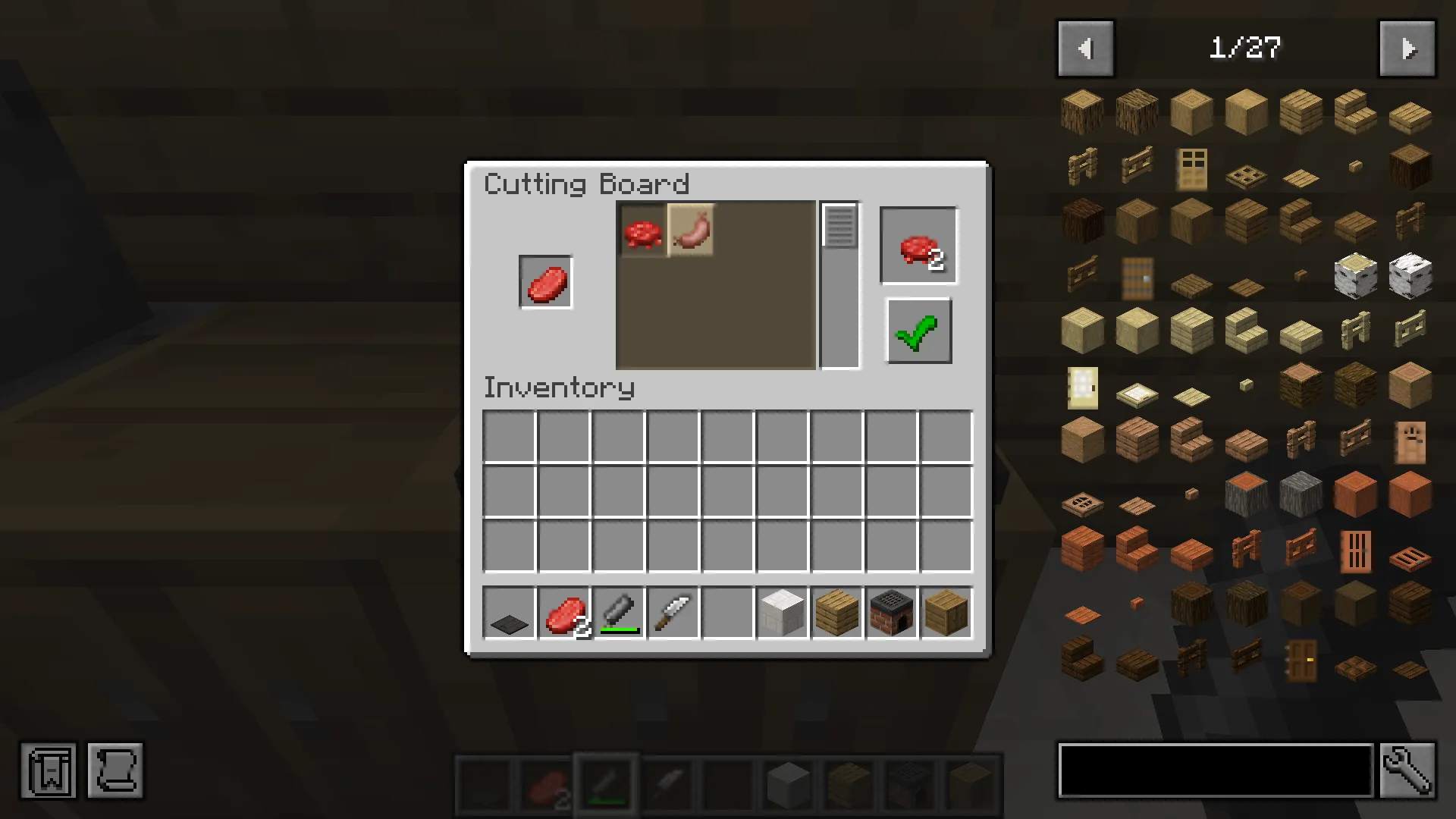The height and width of the screenshot is (819, 1456).
Task: Click the beef slices output slot
Action: coord(918,244)
